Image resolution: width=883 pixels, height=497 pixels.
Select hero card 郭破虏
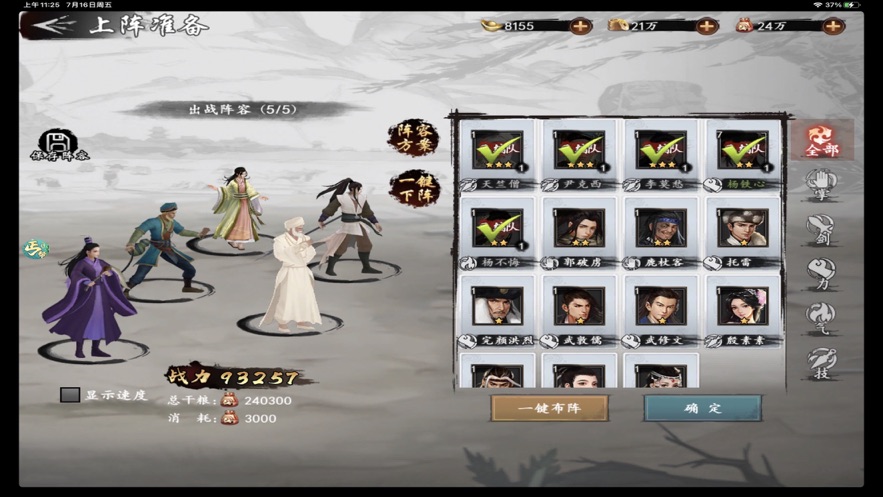click(579, 229)
